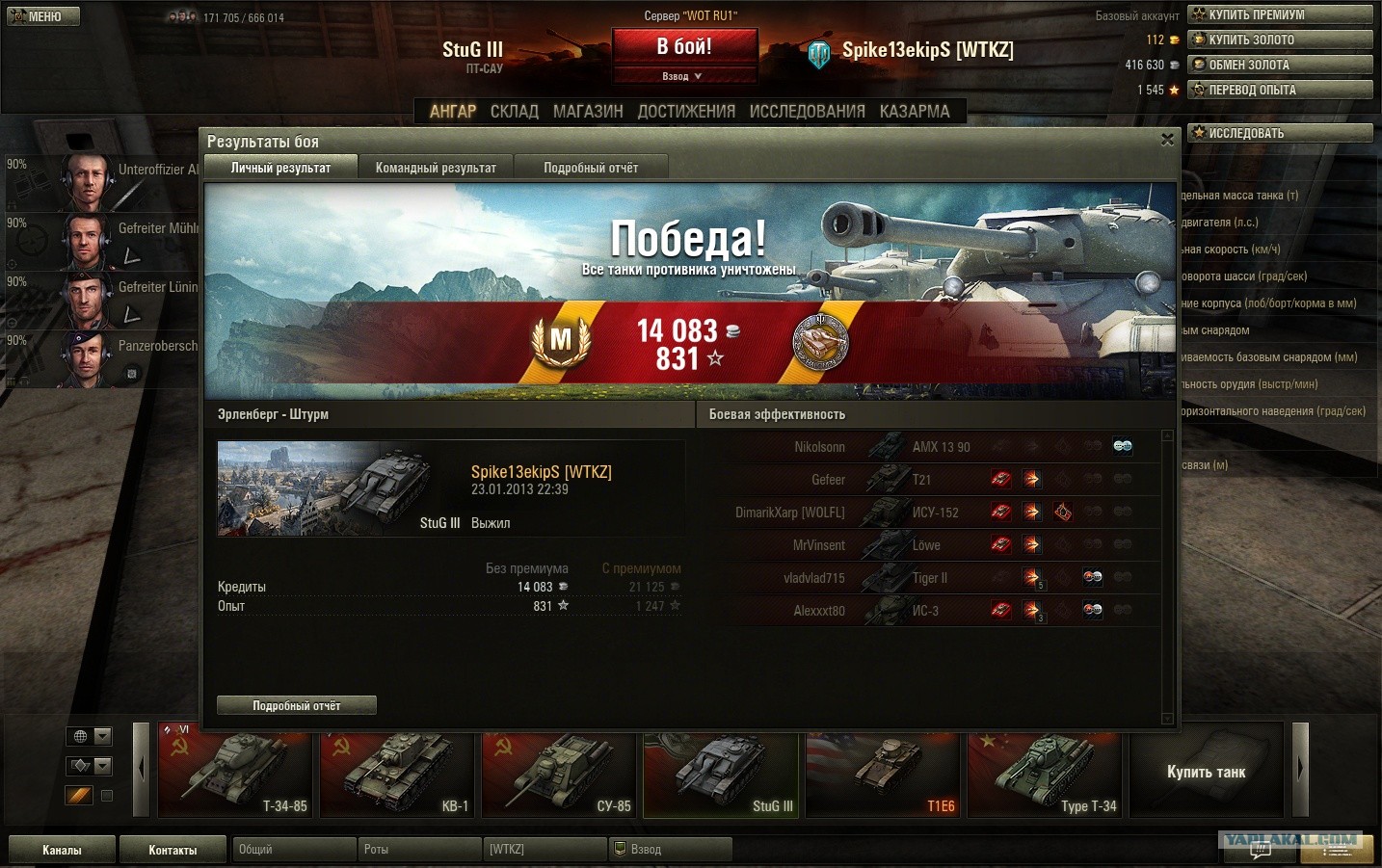Click the КУПИТЬ ЗОЛОТО button
The image size is (1382, 868).
pyautogui.click(x=1280, y=39)
